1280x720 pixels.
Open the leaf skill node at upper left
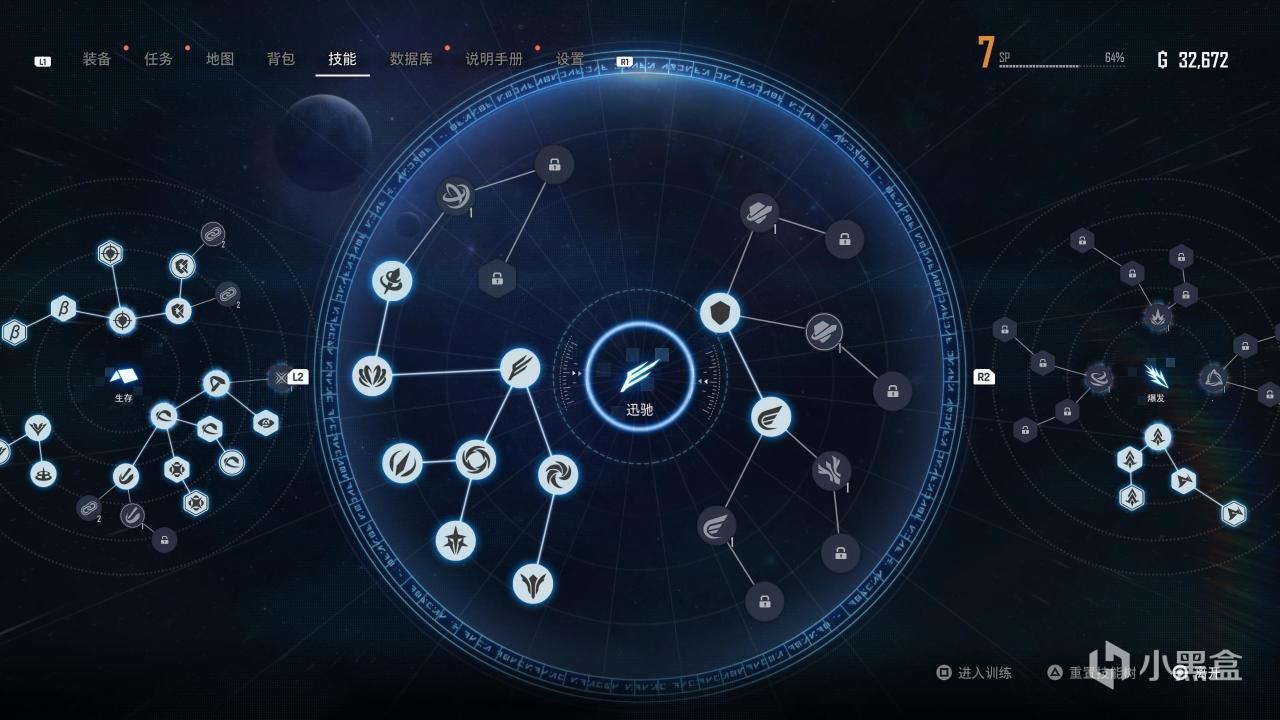click(392, 280)
